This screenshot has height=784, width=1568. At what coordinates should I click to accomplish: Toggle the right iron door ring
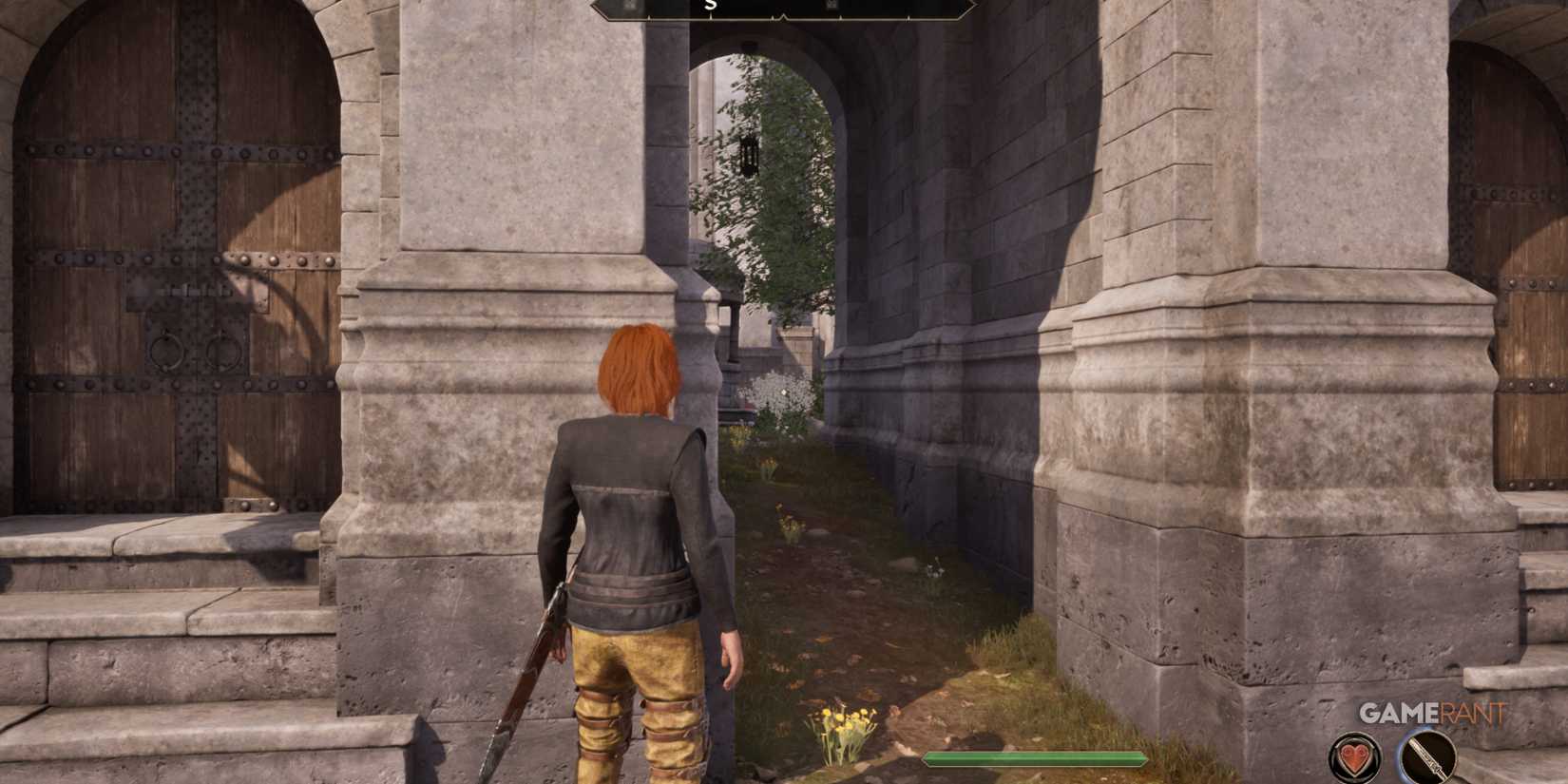click(225, 352)
